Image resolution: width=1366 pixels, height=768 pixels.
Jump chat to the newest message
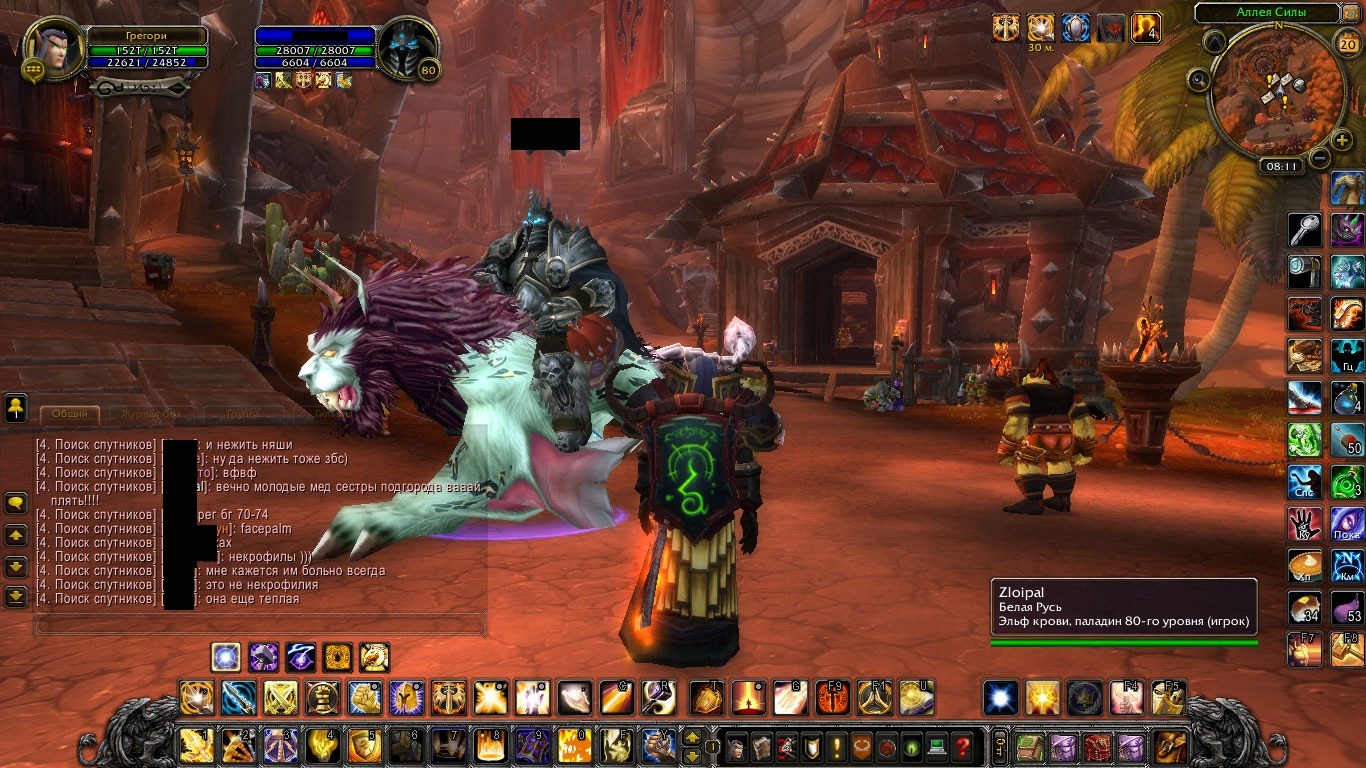[x=16, y=597]
